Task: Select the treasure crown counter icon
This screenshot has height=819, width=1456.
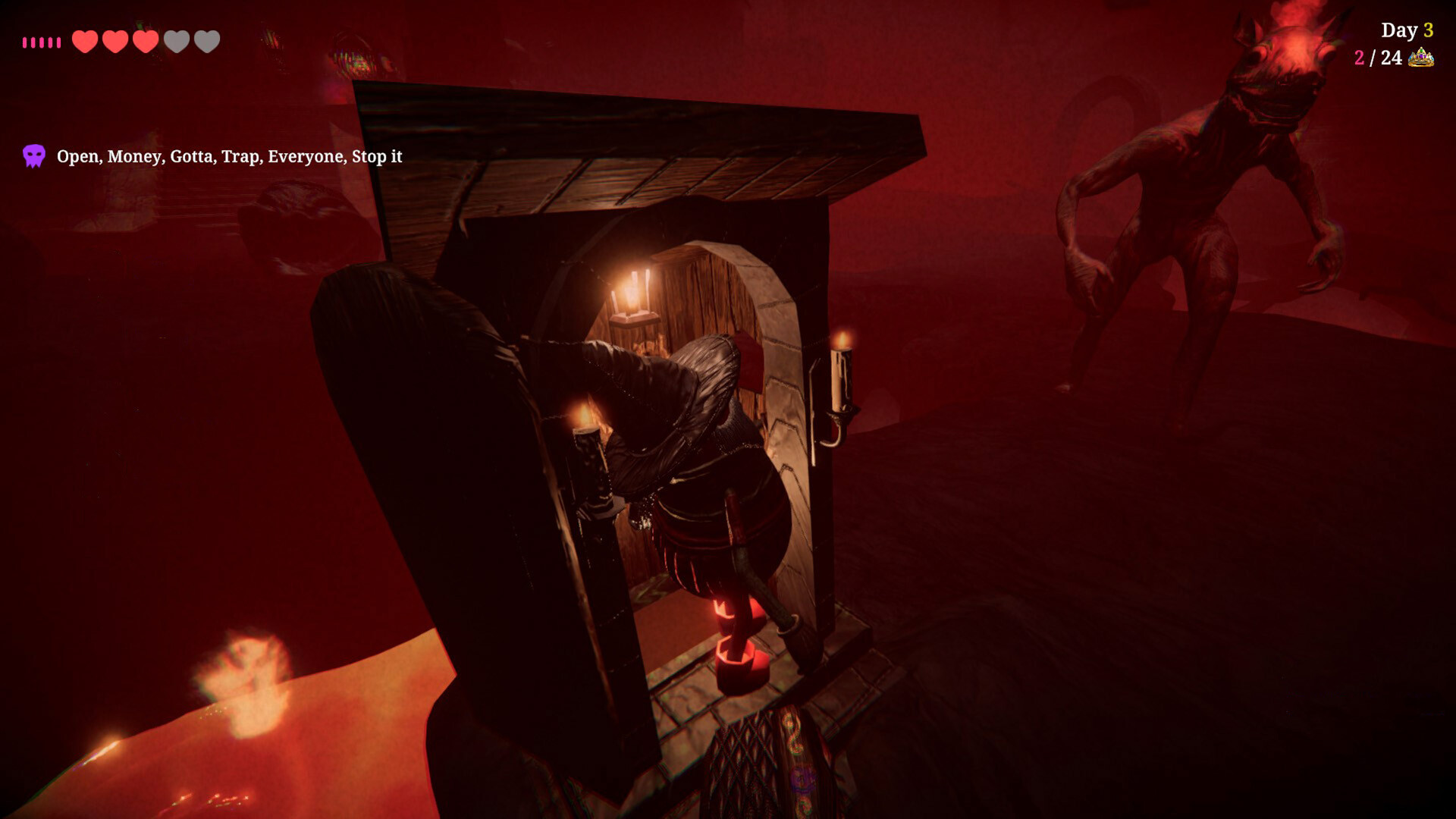Action: click(x=1420, y=58)
